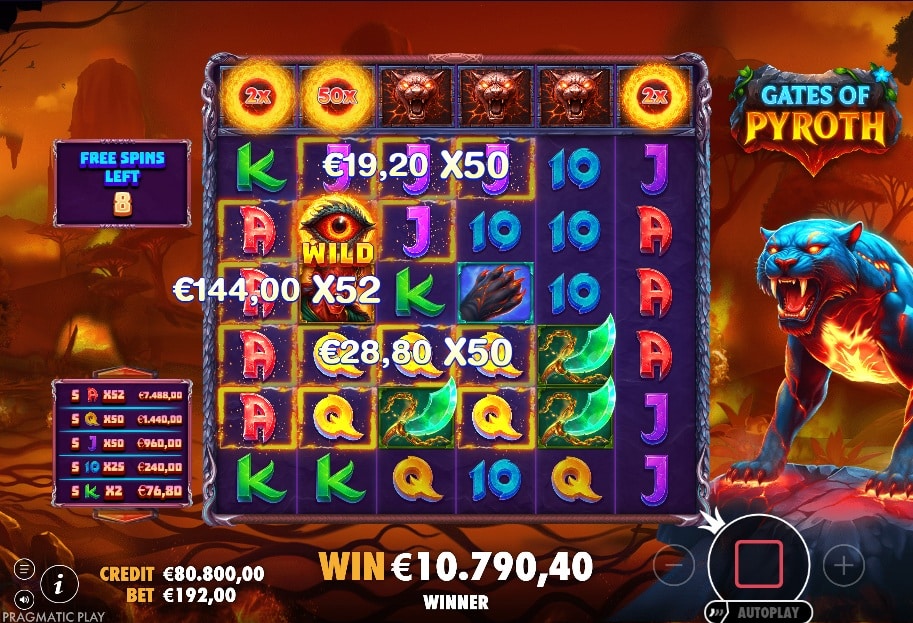Increase the bet with the plus button
This screenshot has height=623, width=913.
click(x=843, y=566)
